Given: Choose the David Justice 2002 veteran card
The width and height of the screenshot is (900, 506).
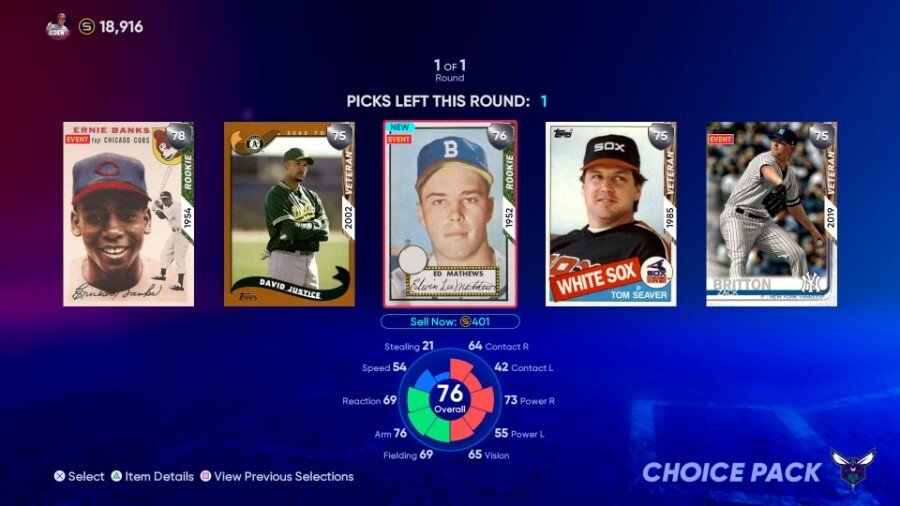Looking at the screenshot, I should pos(289,214).
